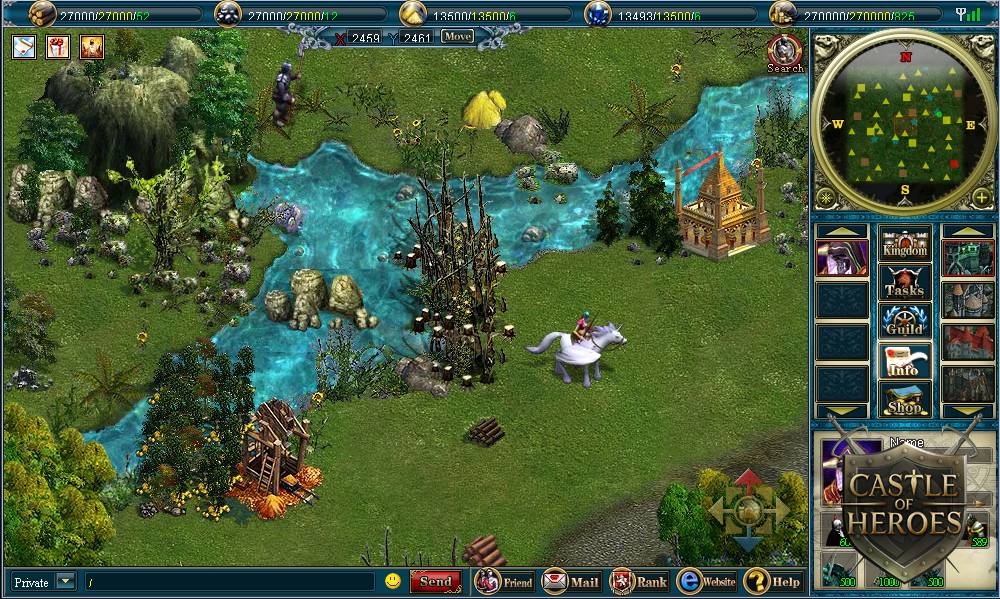Viewport: 1000px width, 599px height.
Task: Open the scroll icon in the top-left
Action: click(x=25, y=46)
